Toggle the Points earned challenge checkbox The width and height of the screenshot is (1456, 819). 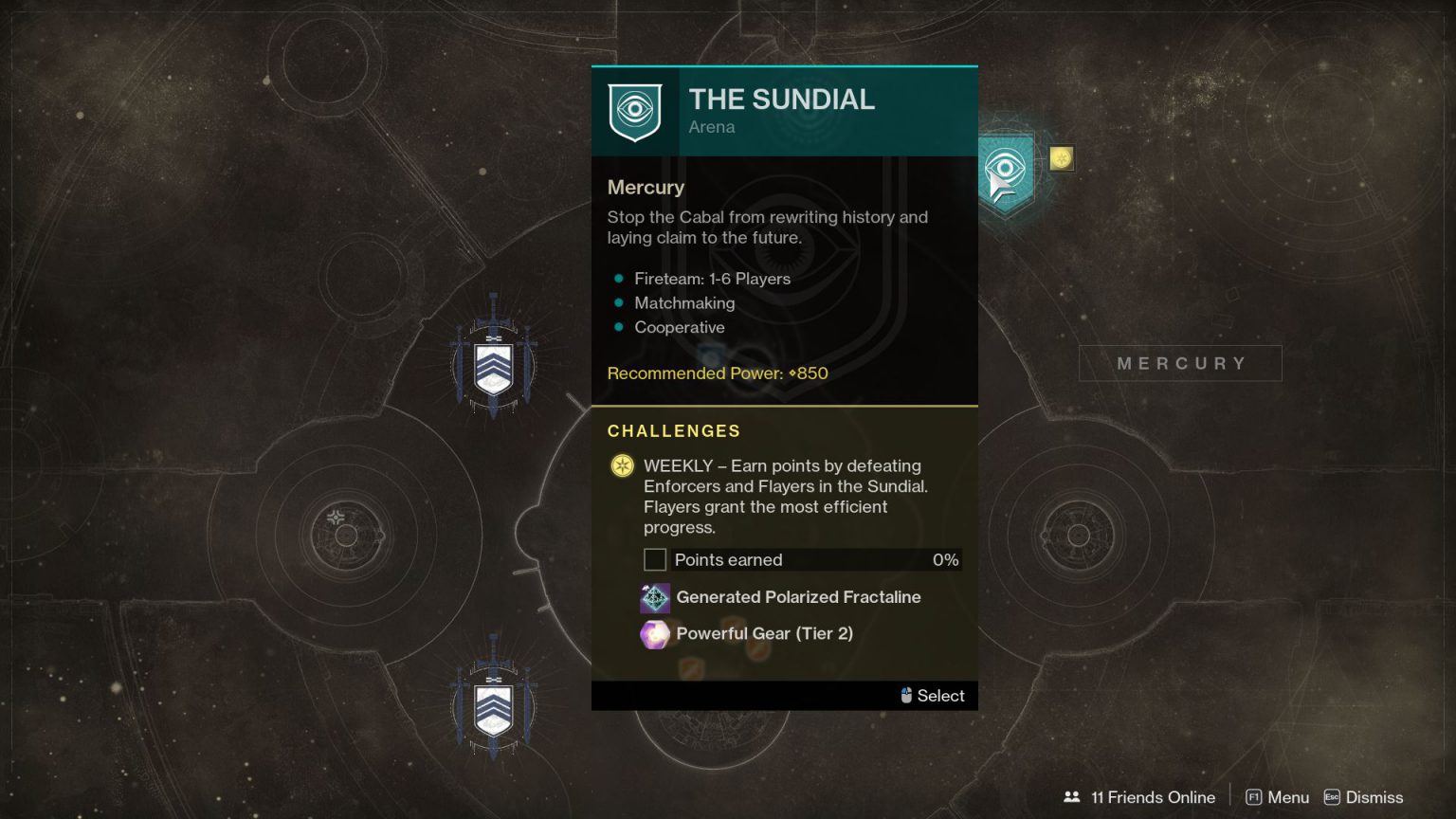[x=655, y=559]
